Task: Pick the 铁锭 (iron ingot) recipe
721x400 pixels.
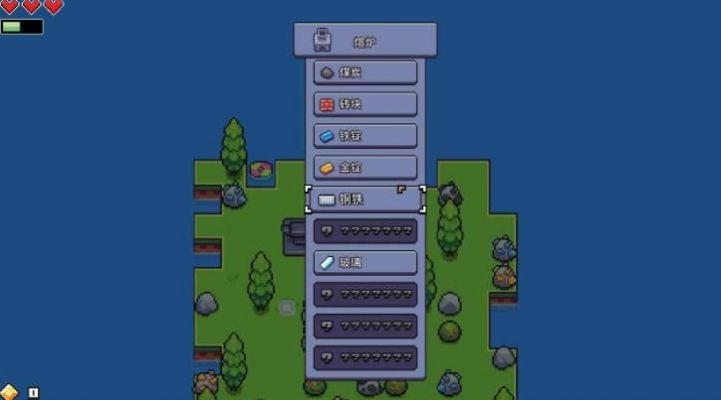Action: point(365,135)
